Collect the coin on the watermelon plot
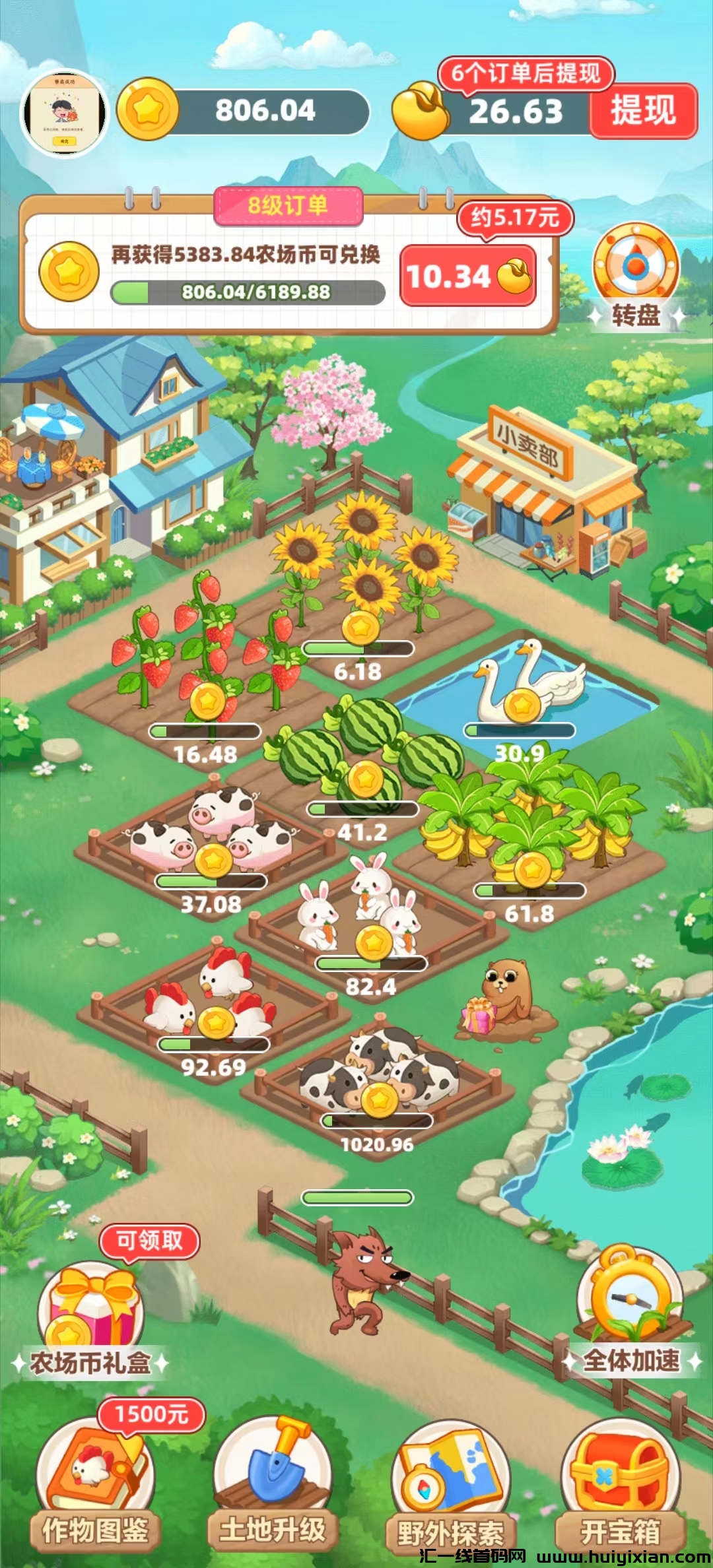This screenshot has width=713, height=1568. [x=365, y=779]
